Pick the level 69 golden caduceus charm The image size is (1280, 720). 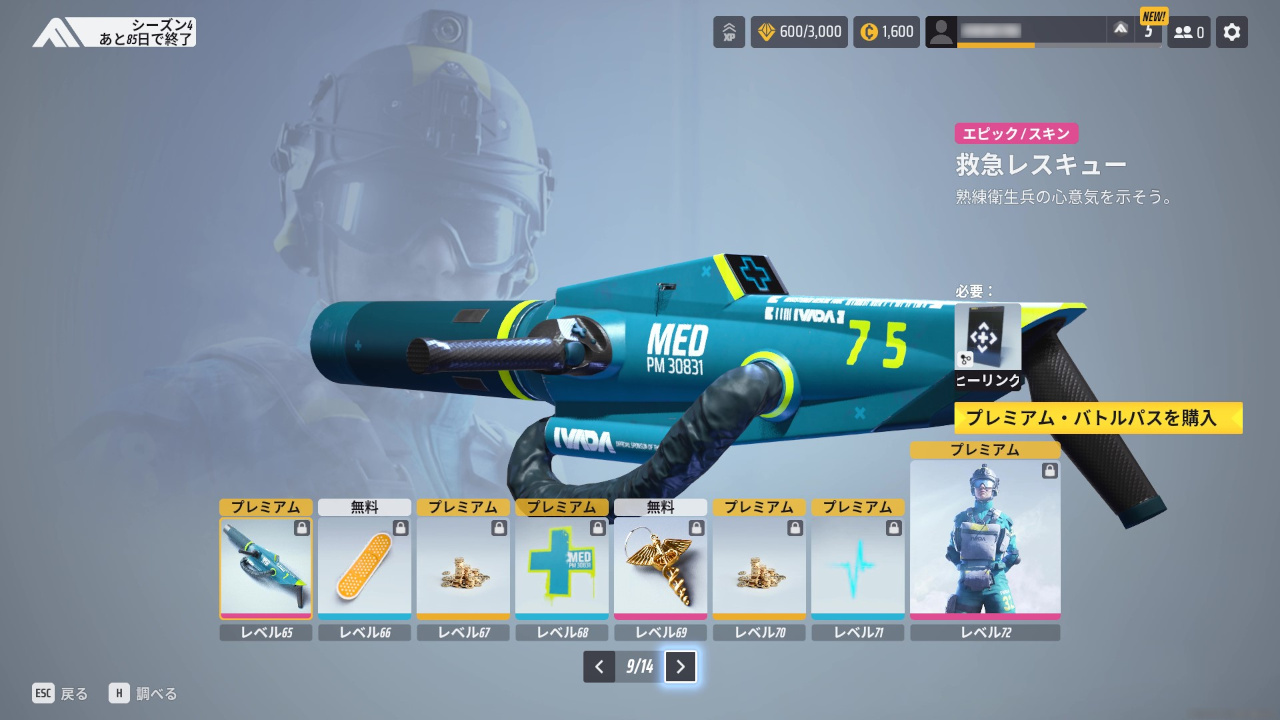(x=660, y=568)
